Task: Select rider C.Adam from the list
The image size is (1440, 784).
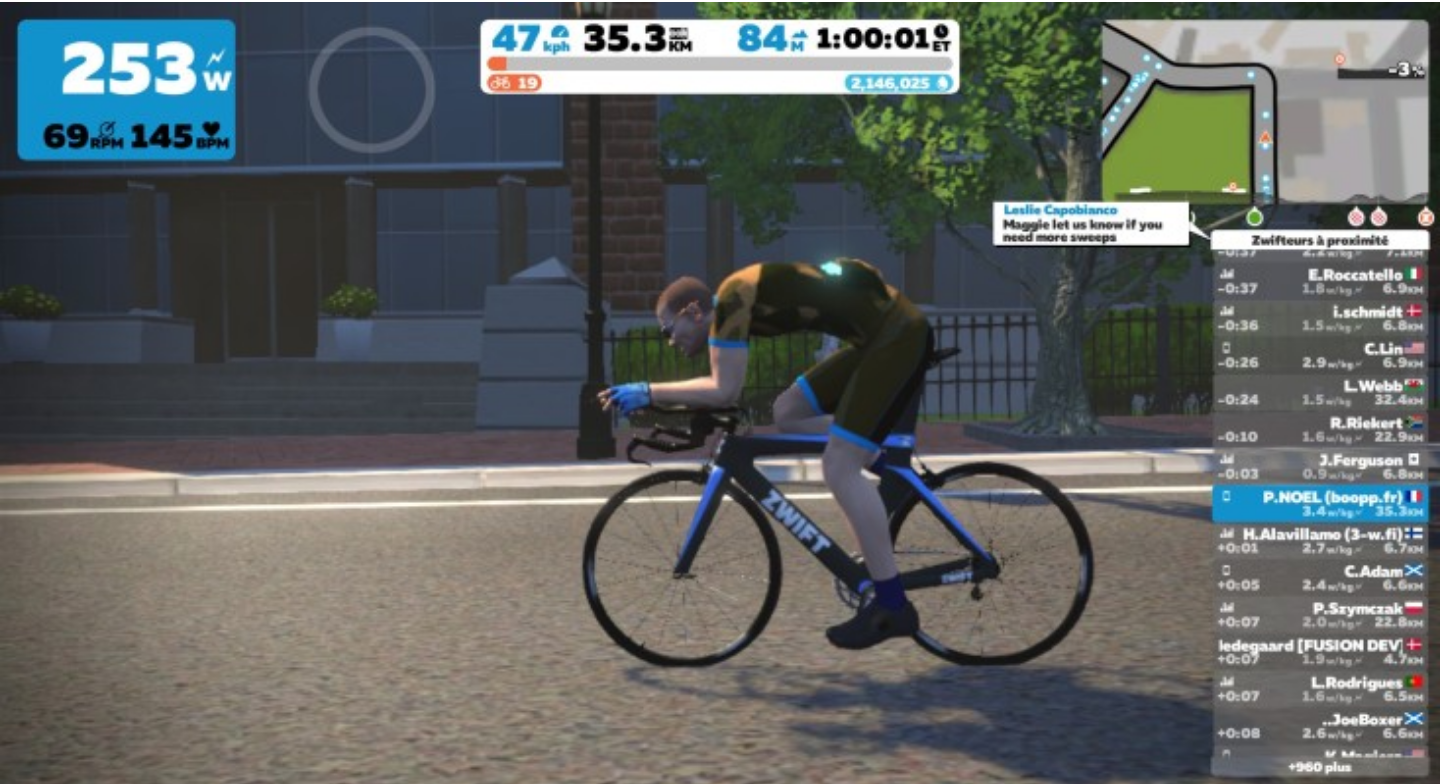Action: coord(1320,577)
